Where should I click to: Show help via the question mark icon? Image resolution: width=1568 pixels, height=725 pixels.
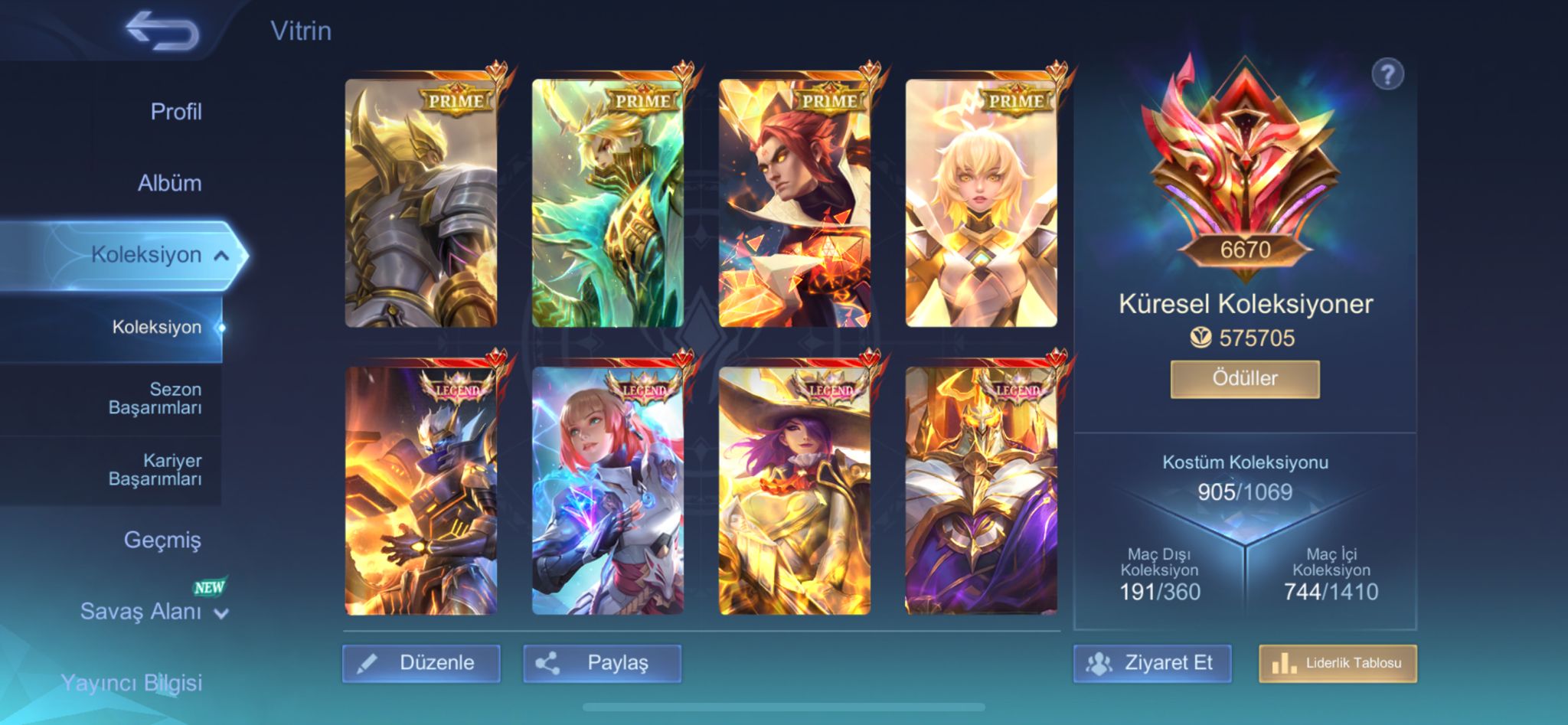point(1387,75)
